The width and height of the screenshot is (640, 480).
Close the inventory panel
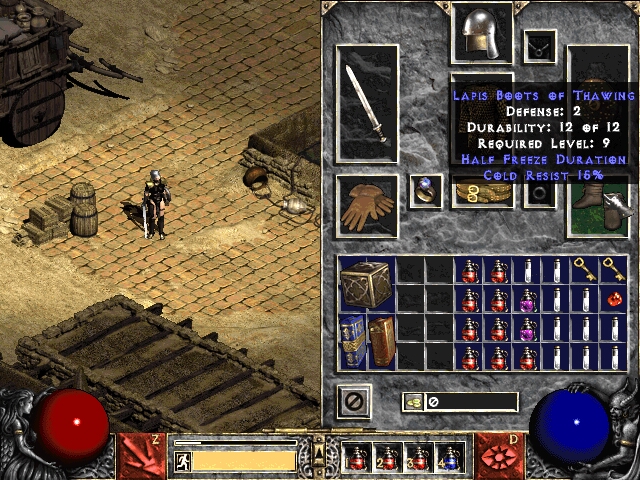[x=353, y=402]
